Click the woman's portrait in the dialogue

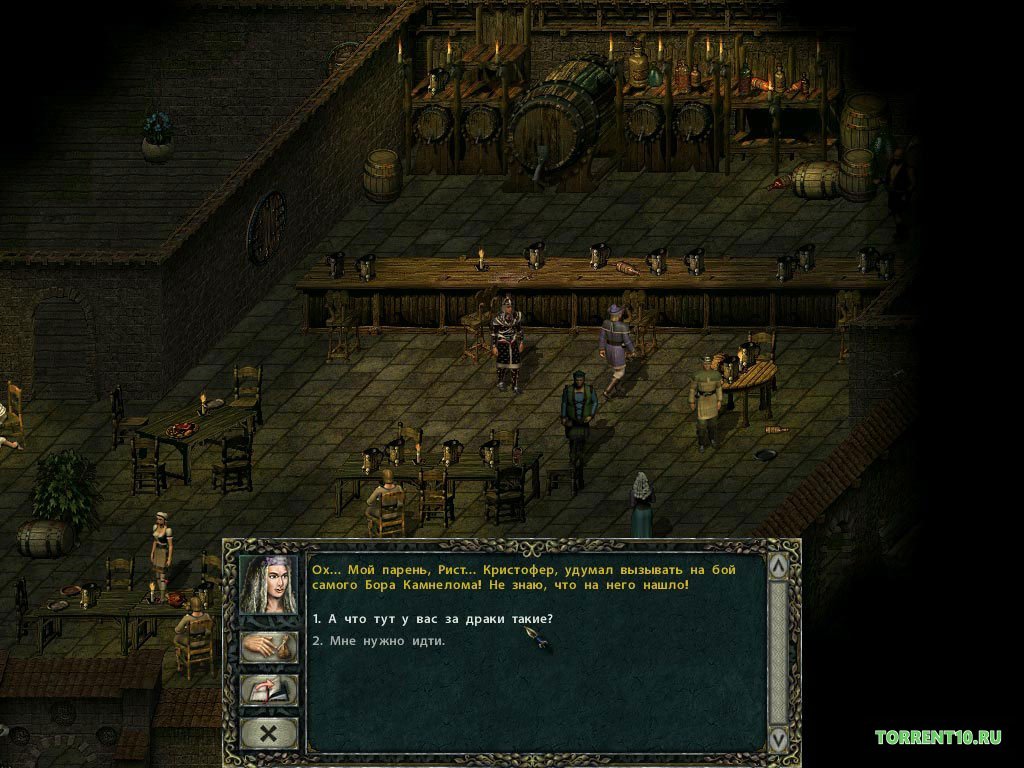[268, 585]
